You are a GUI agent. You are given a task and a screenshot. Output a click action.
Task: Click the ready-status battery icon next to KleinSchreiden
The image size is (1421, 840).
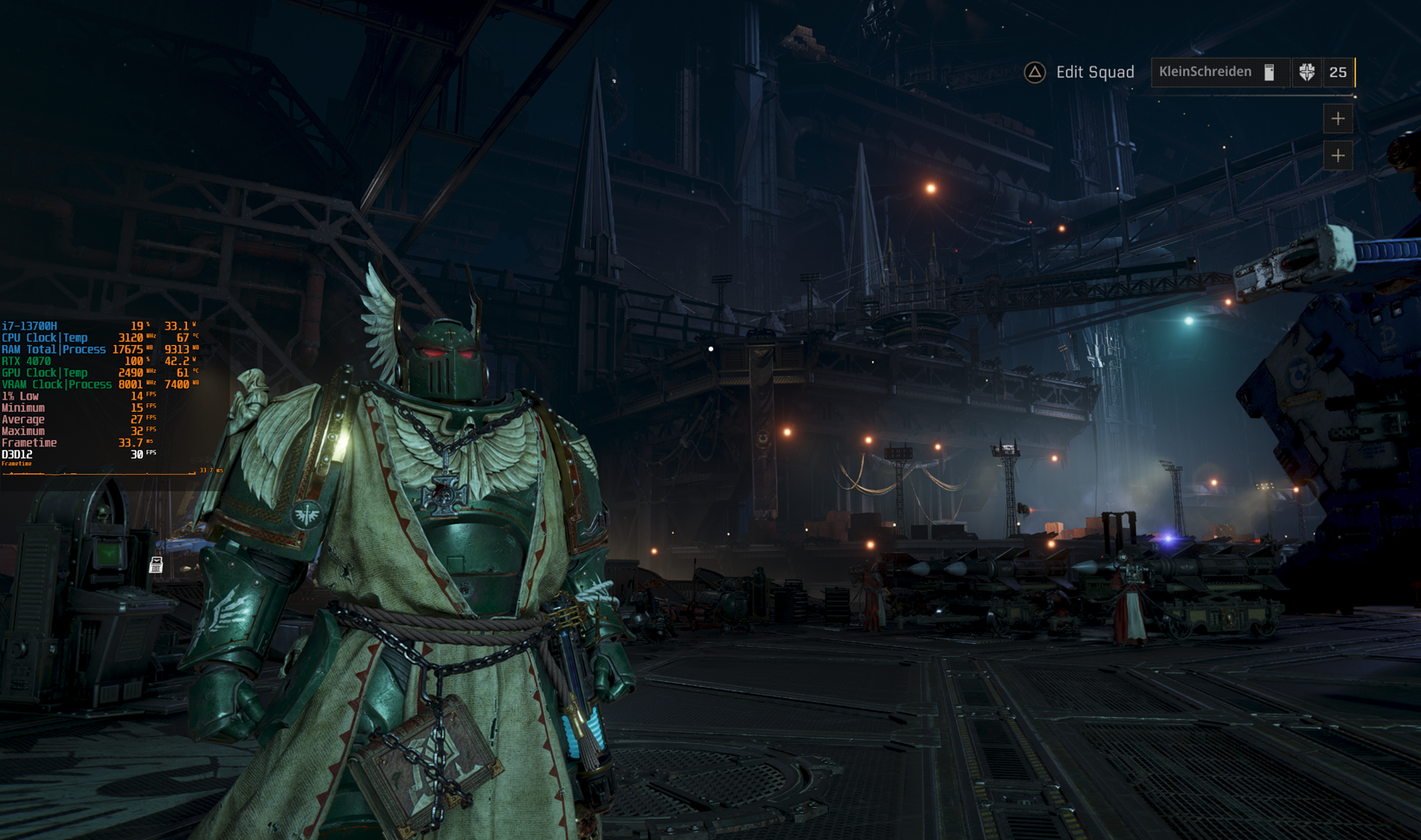click(1269, 73)
